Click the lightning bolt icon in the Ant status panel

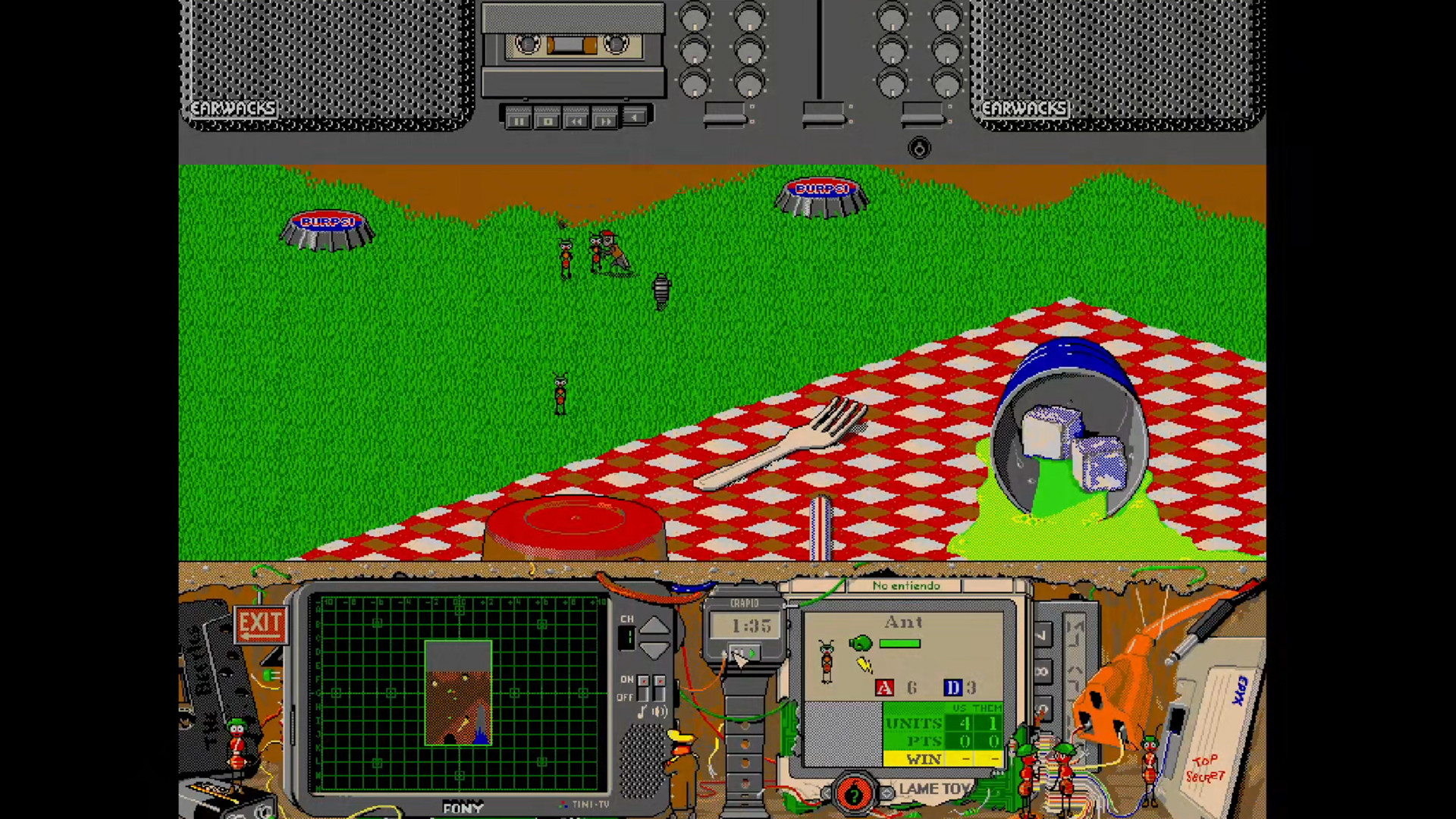(x=865, y=664)
